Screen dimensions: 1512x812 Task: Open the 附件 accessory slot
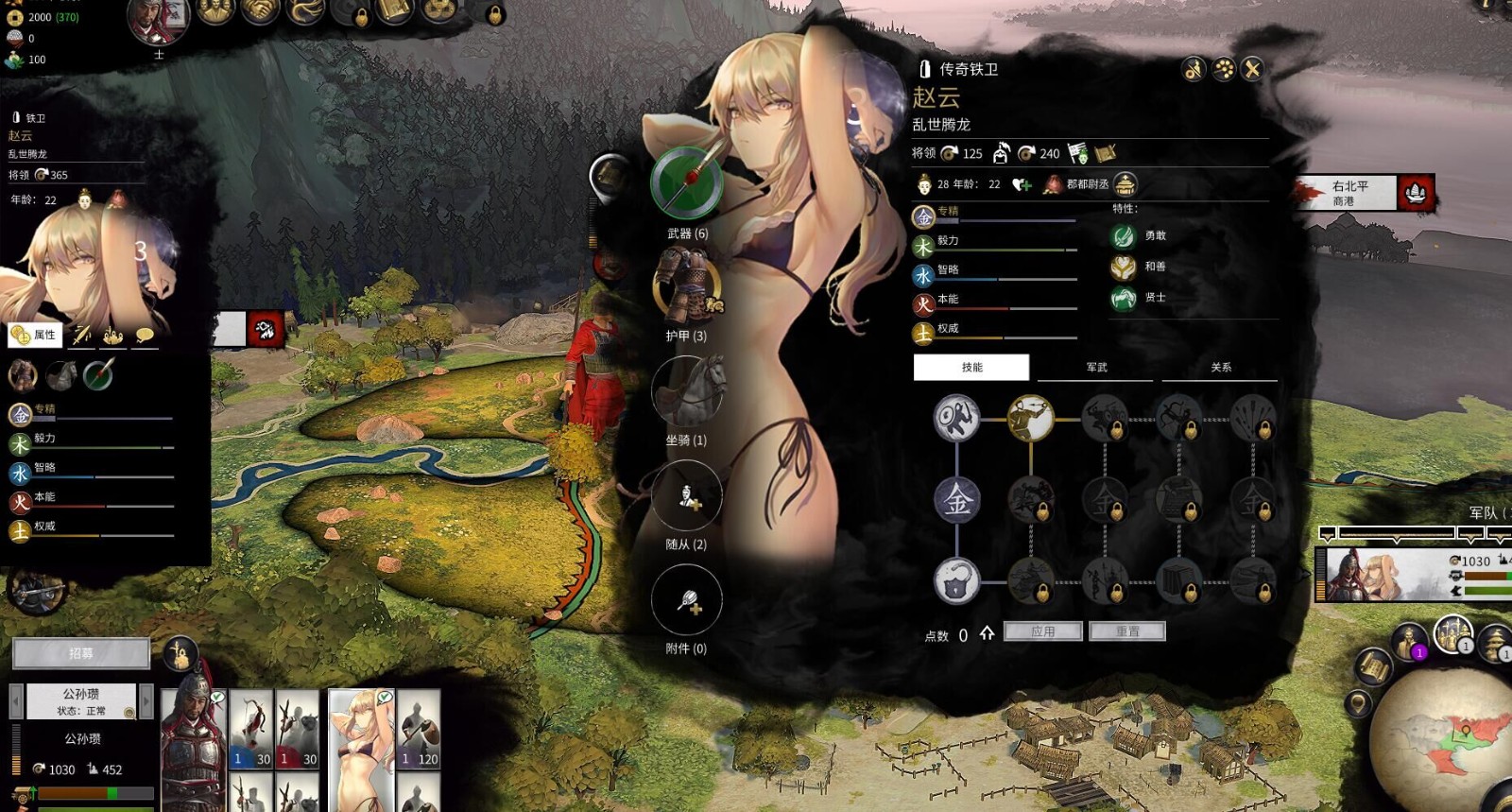click(687, 600)
